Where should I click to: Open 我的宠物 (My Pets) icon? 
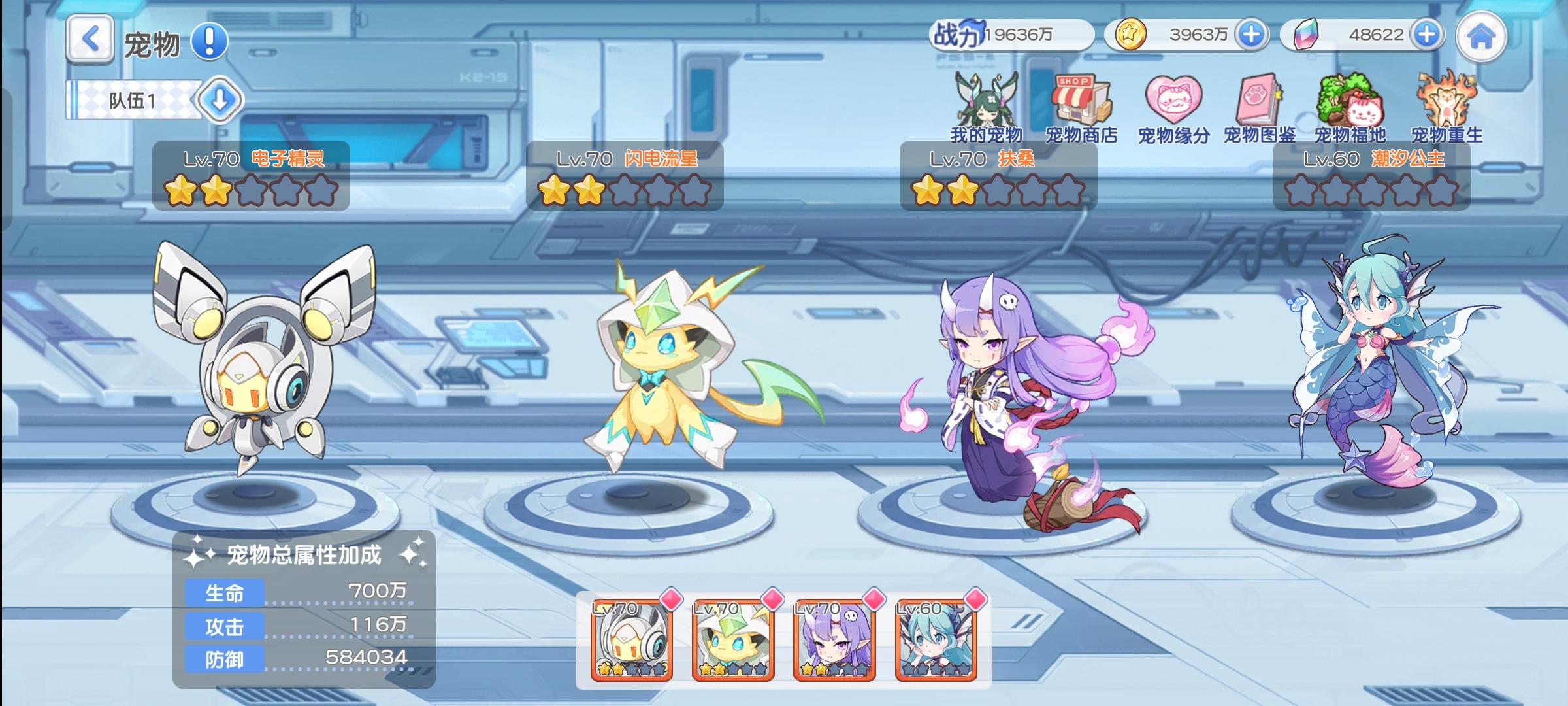click(988, 105)
